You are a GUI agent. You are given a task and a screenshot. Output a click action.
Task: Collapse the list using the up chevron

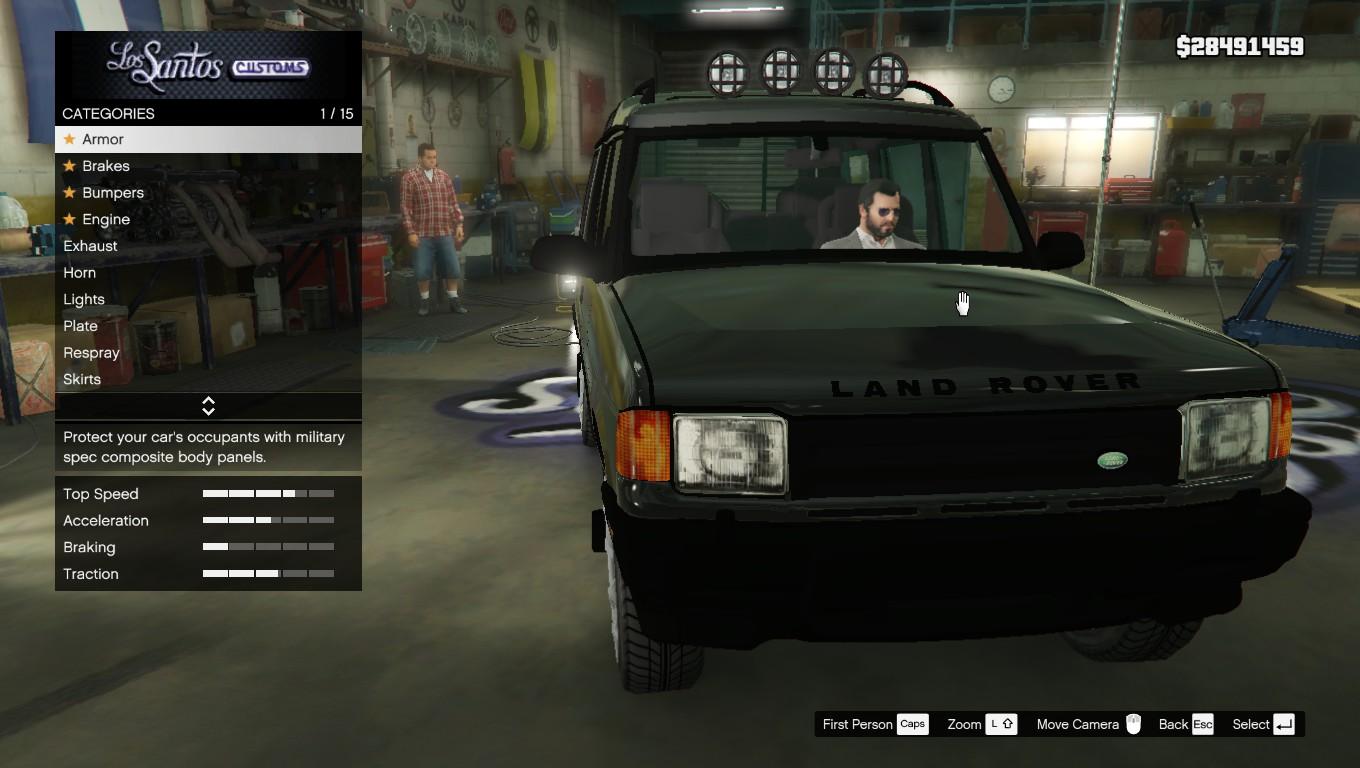(208, 402)
